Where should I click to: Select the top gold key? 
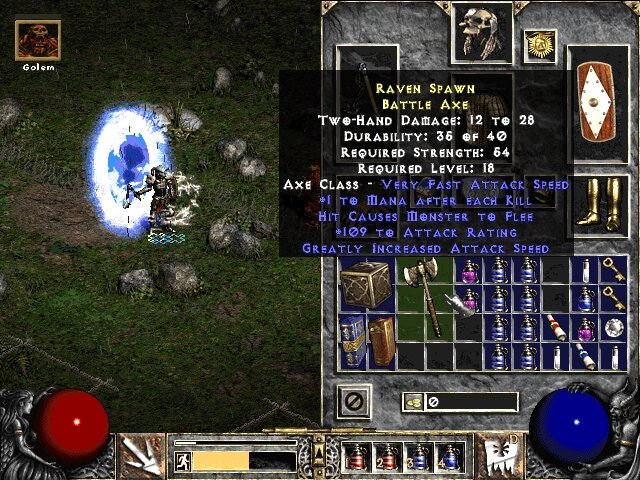[612, 267]
